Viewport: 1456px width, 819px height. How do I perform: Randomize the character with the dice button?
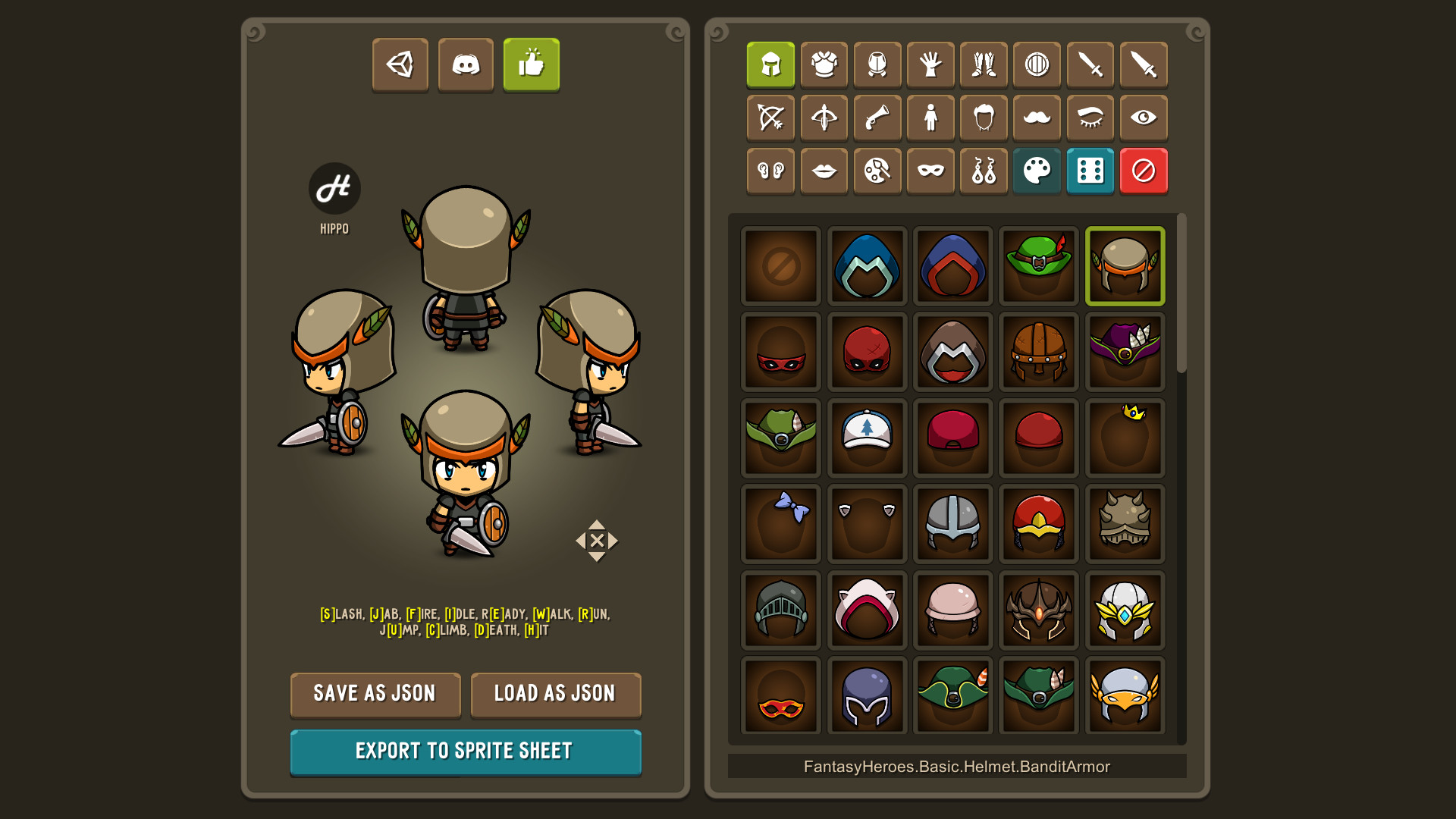pos(1090,171)
